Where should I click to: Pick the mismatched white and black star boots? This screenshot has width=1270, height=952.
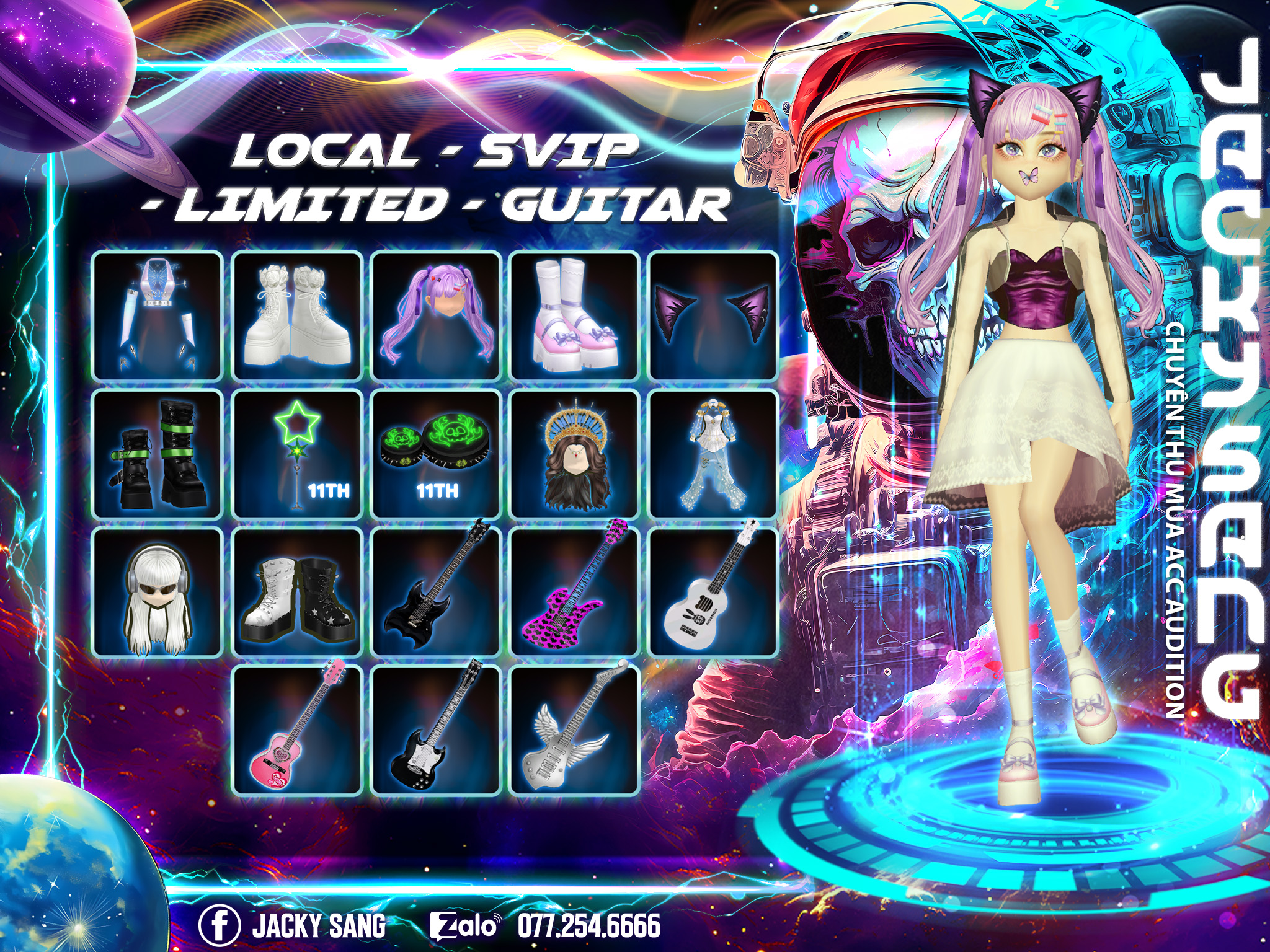(x=297, y=592)
